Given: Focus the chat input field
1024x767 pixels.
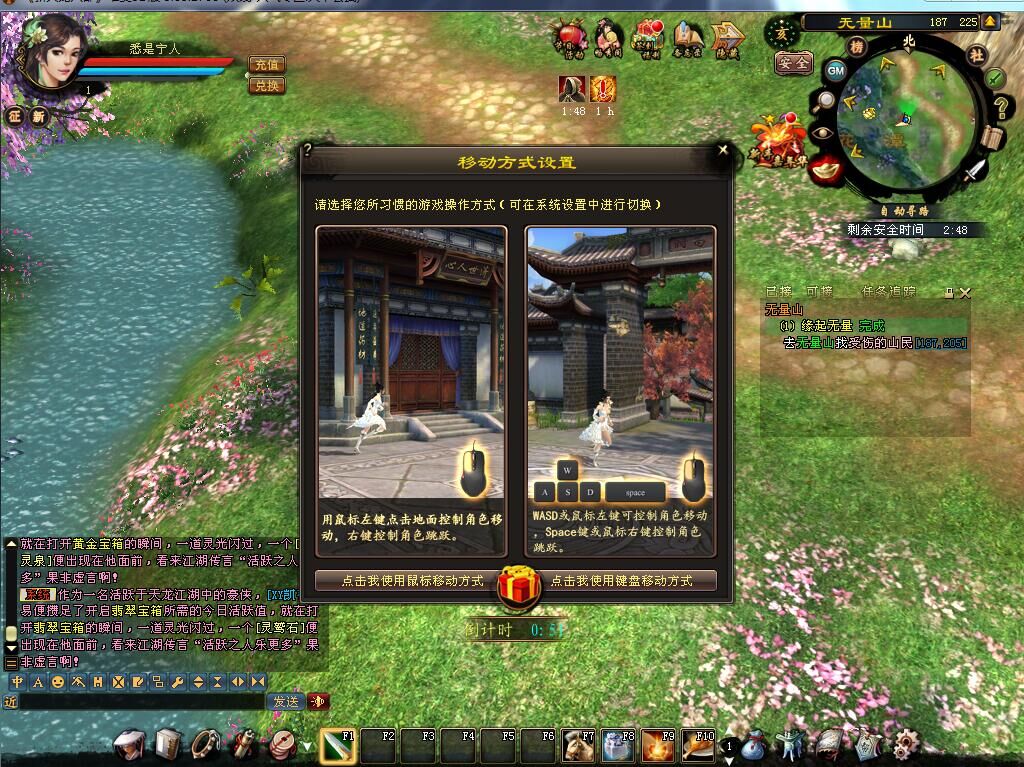Looking at the screenshot, I should [140, 702].
